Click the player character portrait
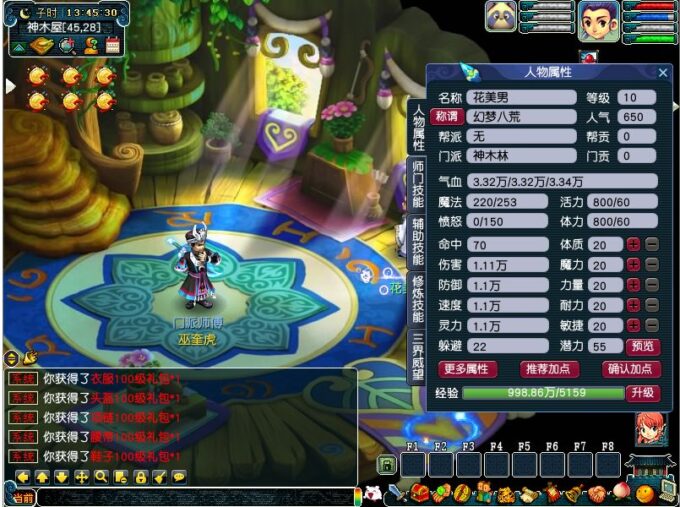 coord(597,20)
